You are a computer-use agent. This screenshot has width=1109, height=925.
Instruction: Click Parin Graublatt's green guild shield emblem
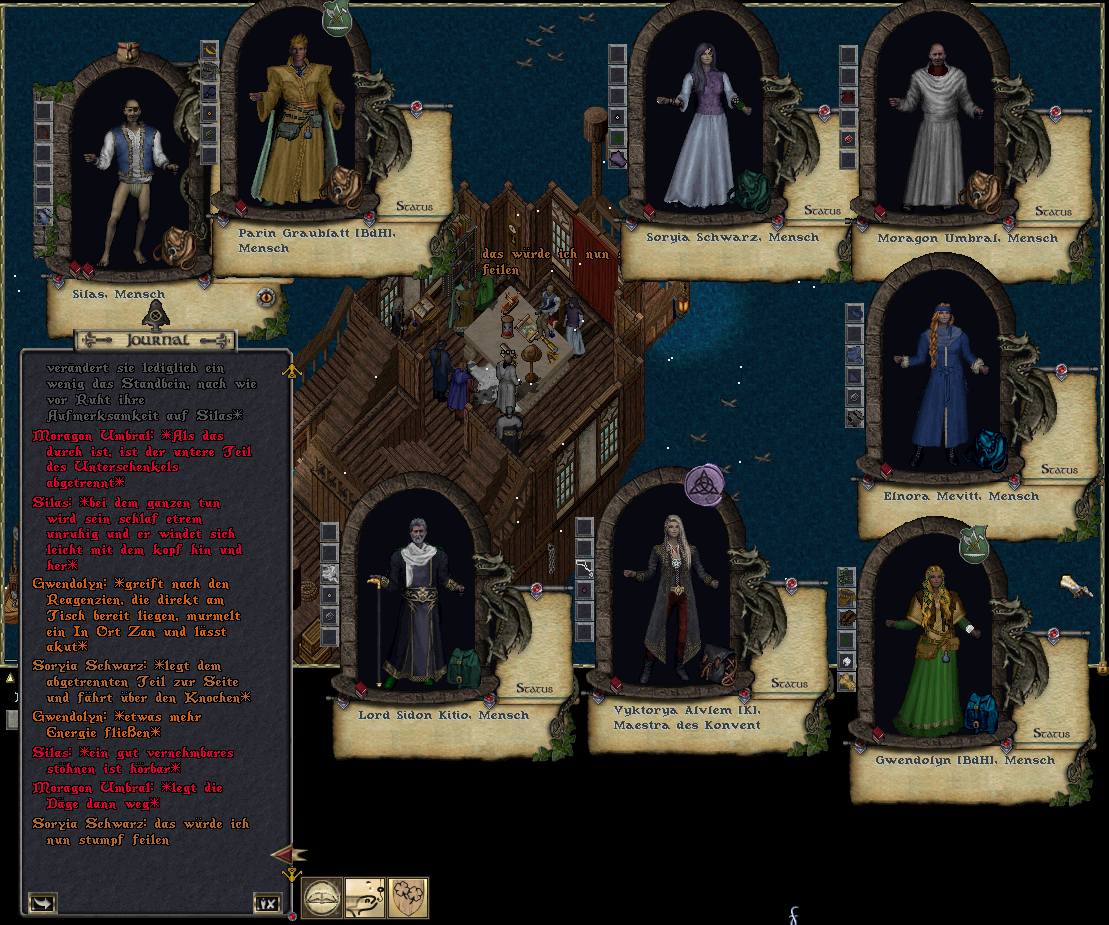click(335, 18)
